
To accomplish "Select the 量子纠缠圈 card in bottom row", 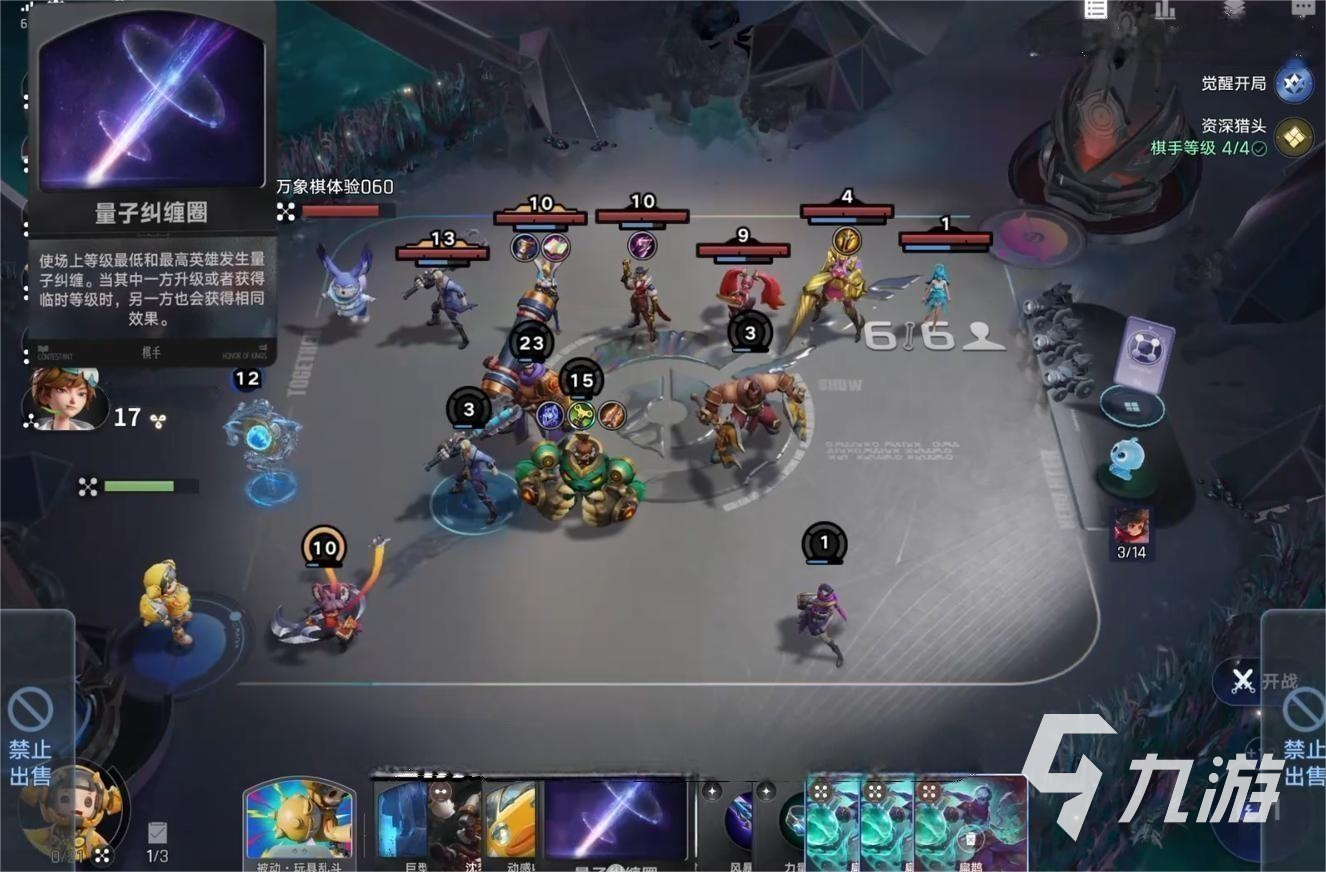I will click(615, 823).
